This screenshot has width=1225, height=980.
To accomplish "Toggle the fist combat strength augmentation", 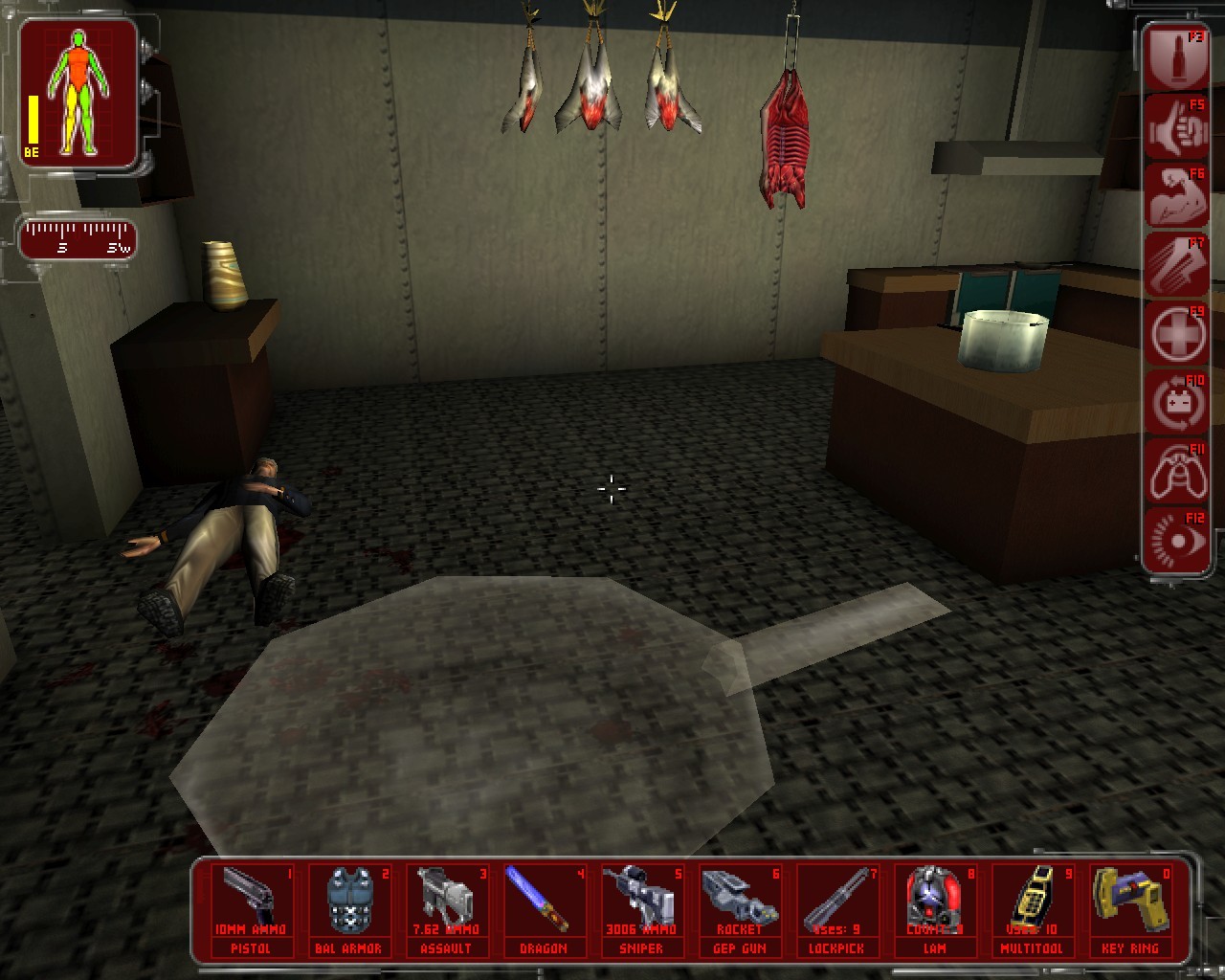I will [x=1176, y=128].
